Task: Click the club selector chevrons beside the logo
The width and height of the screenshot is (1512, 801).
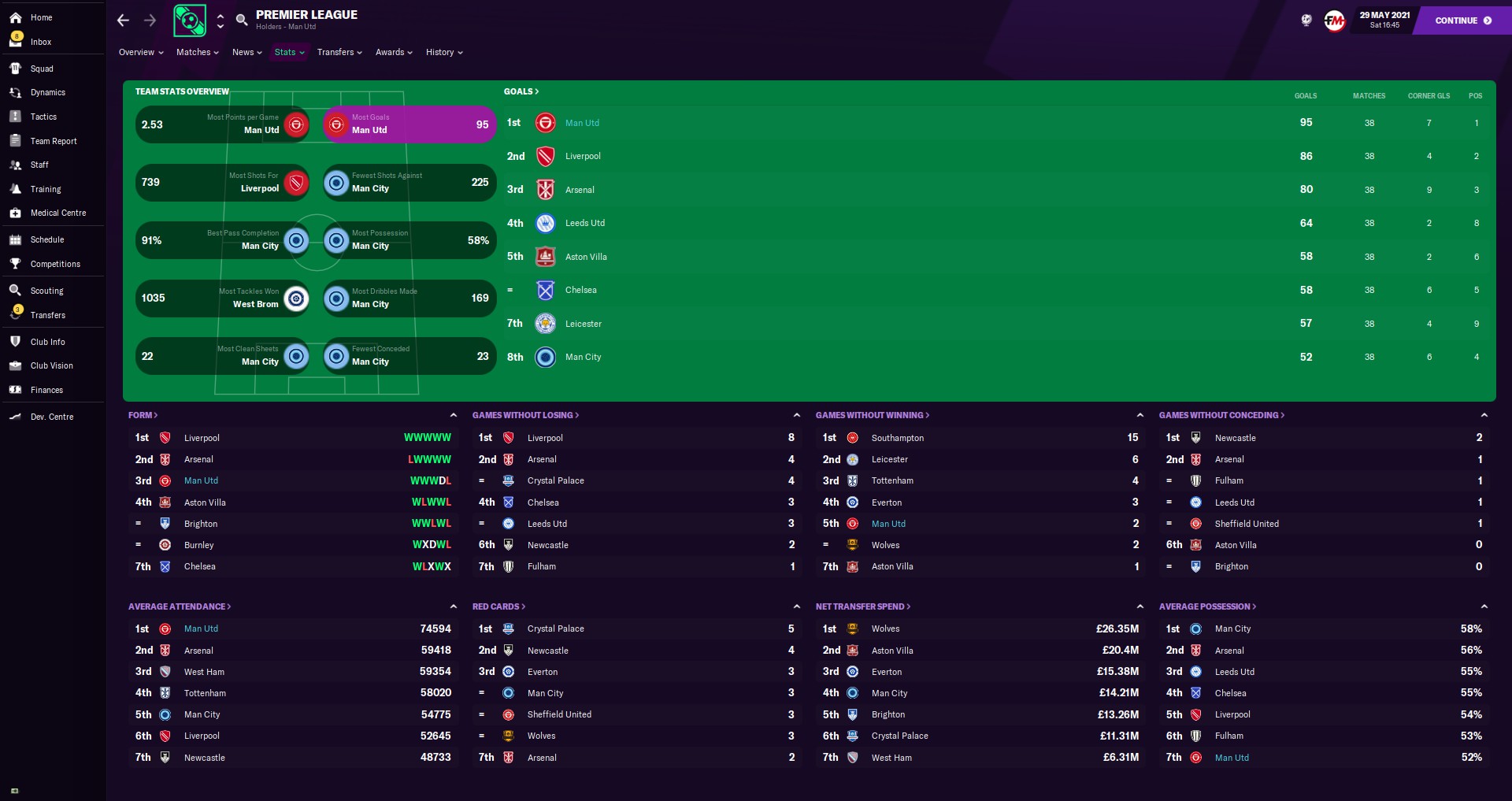Action: tap(220, 20)
